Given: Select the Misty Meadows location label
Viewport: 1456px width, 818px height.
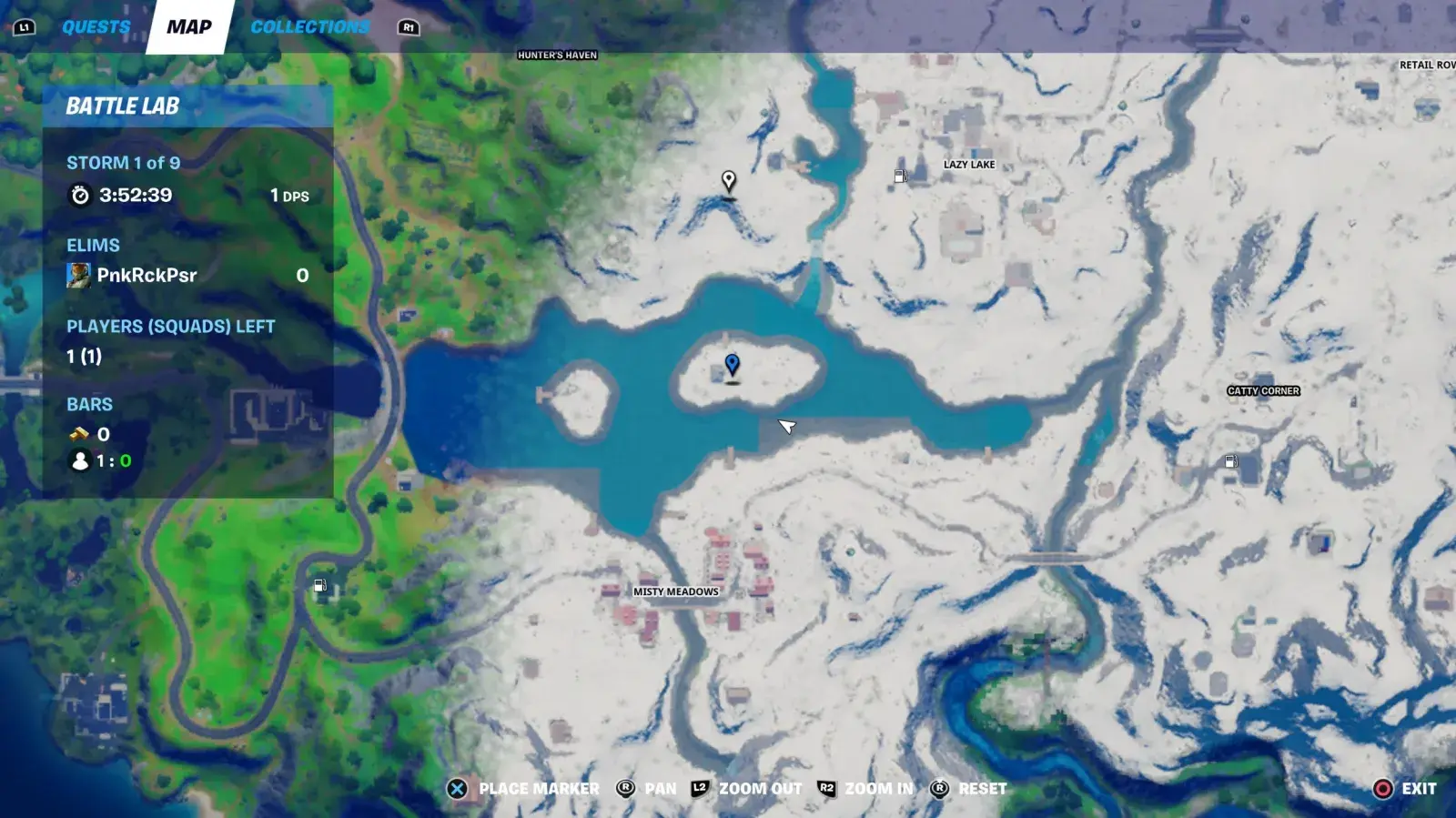Looking at the screenshot, I should [x=675, y=591].
